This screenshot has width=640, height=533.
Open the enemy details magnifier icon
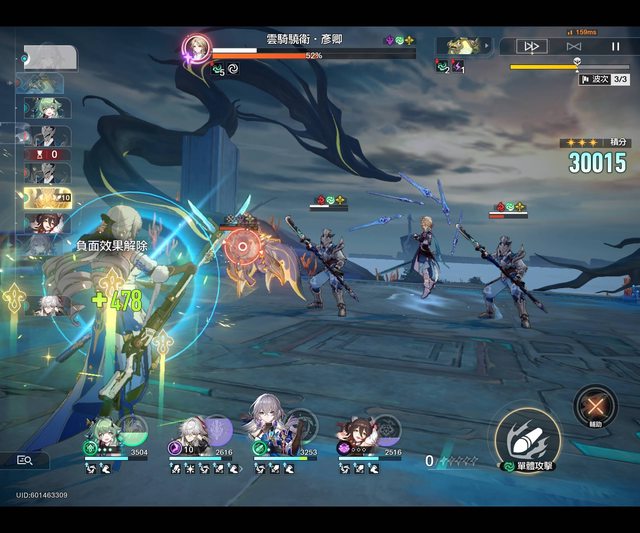[x=26, y=460]
